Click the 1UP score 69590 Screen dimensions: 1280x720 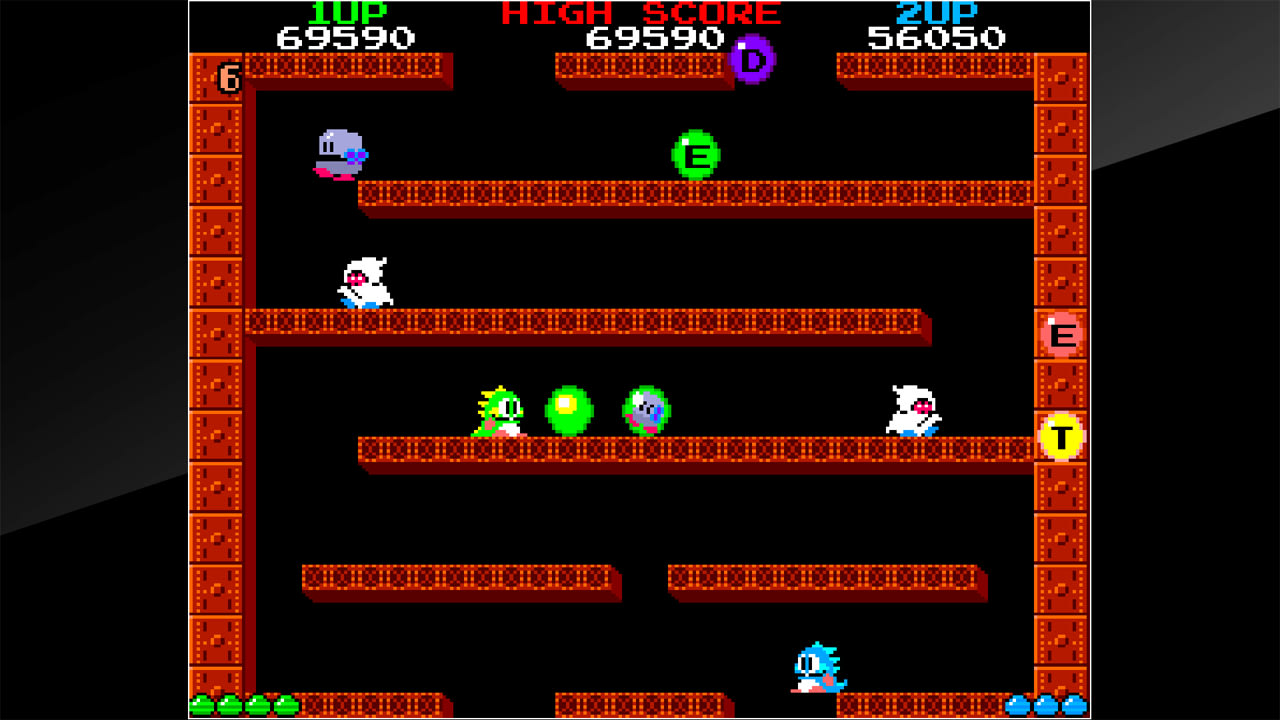345,39
